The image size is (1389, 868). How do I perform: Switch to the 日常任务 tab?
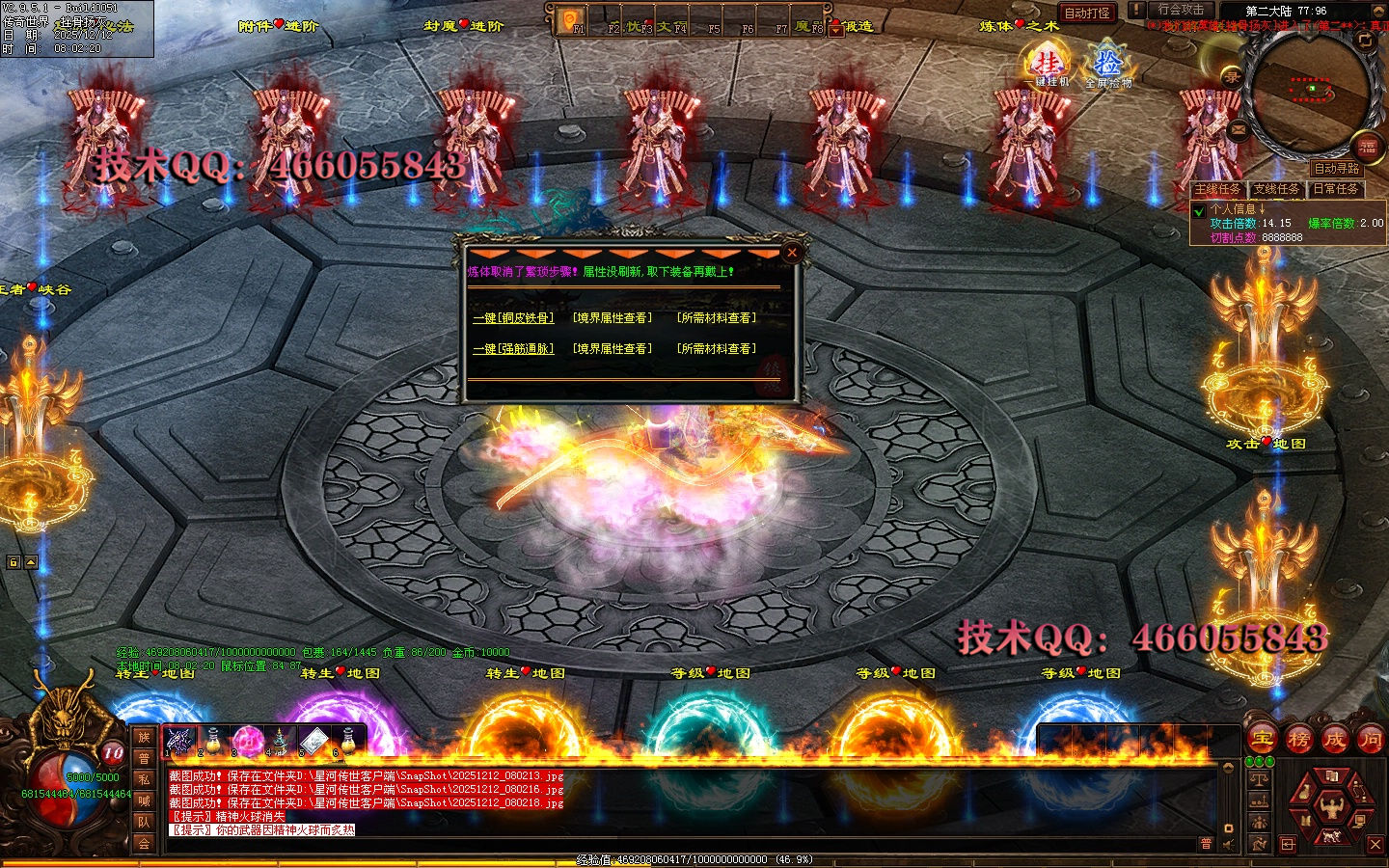(1335, 189)
